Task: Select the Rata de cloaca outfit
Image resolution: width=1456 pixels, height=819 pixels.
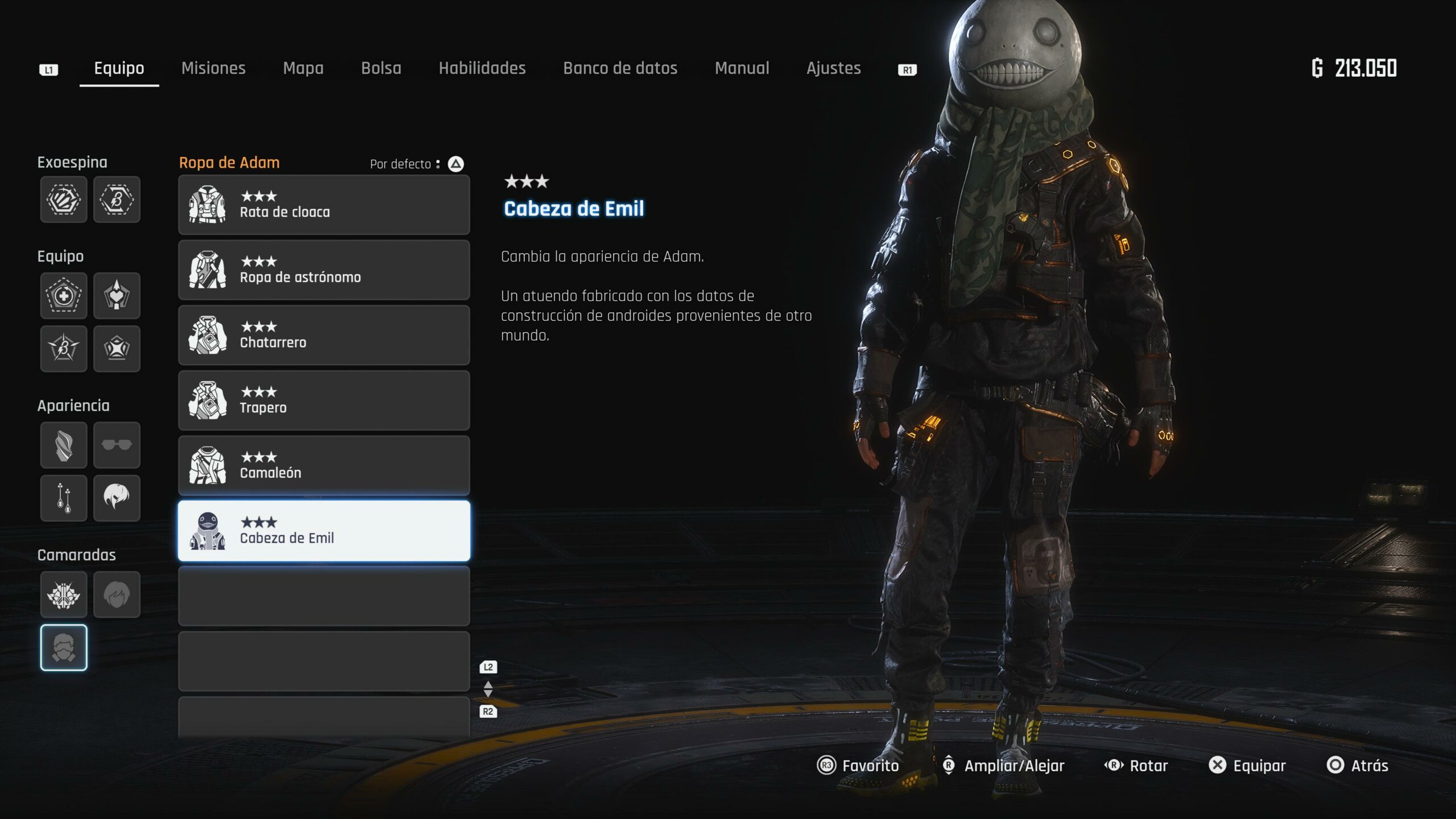Action: (x=324, y=205)
